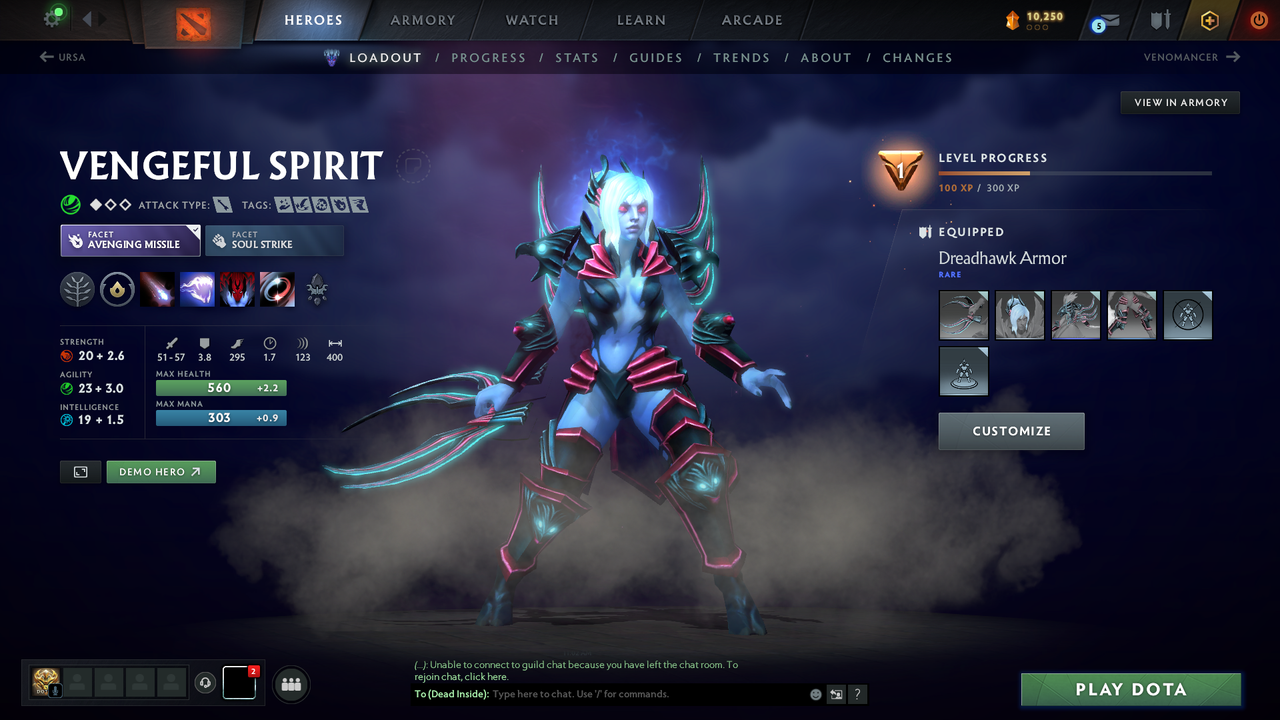Toggle the power button menu

[1258, 19]
